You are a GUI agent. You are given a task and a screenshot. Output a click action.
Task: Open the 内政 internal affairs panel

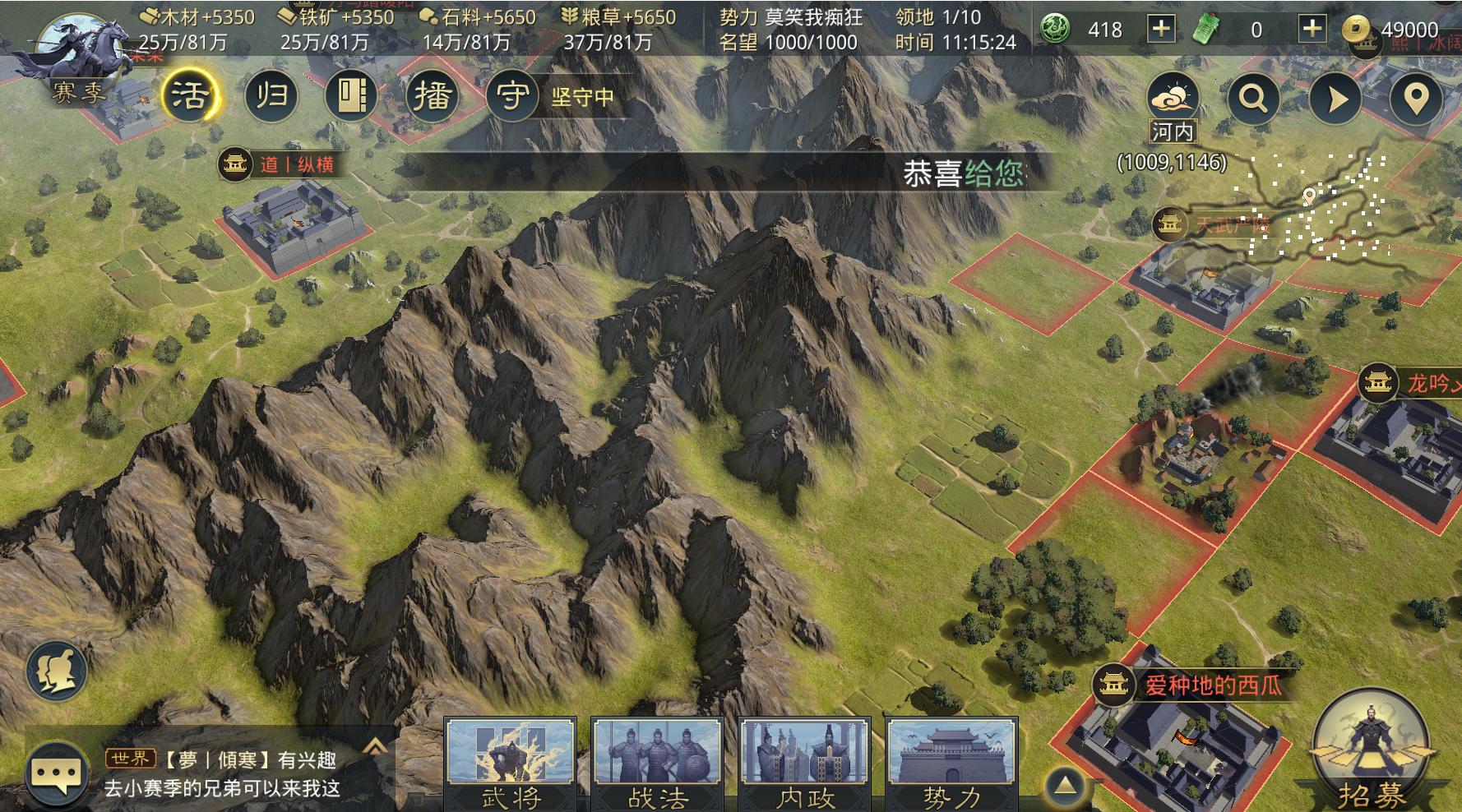tap(805, 764)
